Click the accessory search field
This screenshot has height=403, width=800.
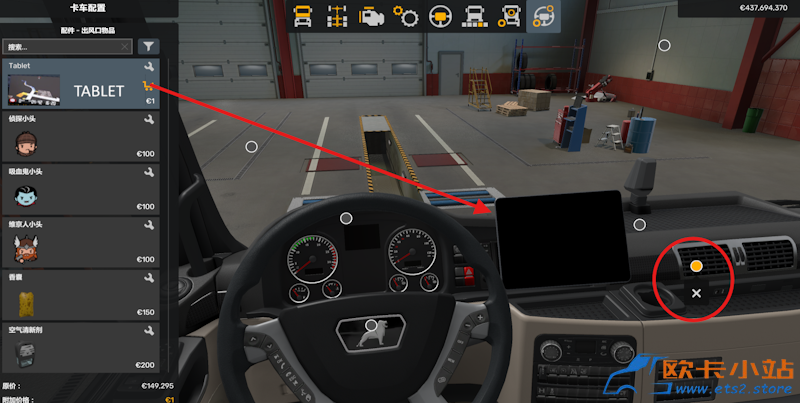[x=62, y=46]
